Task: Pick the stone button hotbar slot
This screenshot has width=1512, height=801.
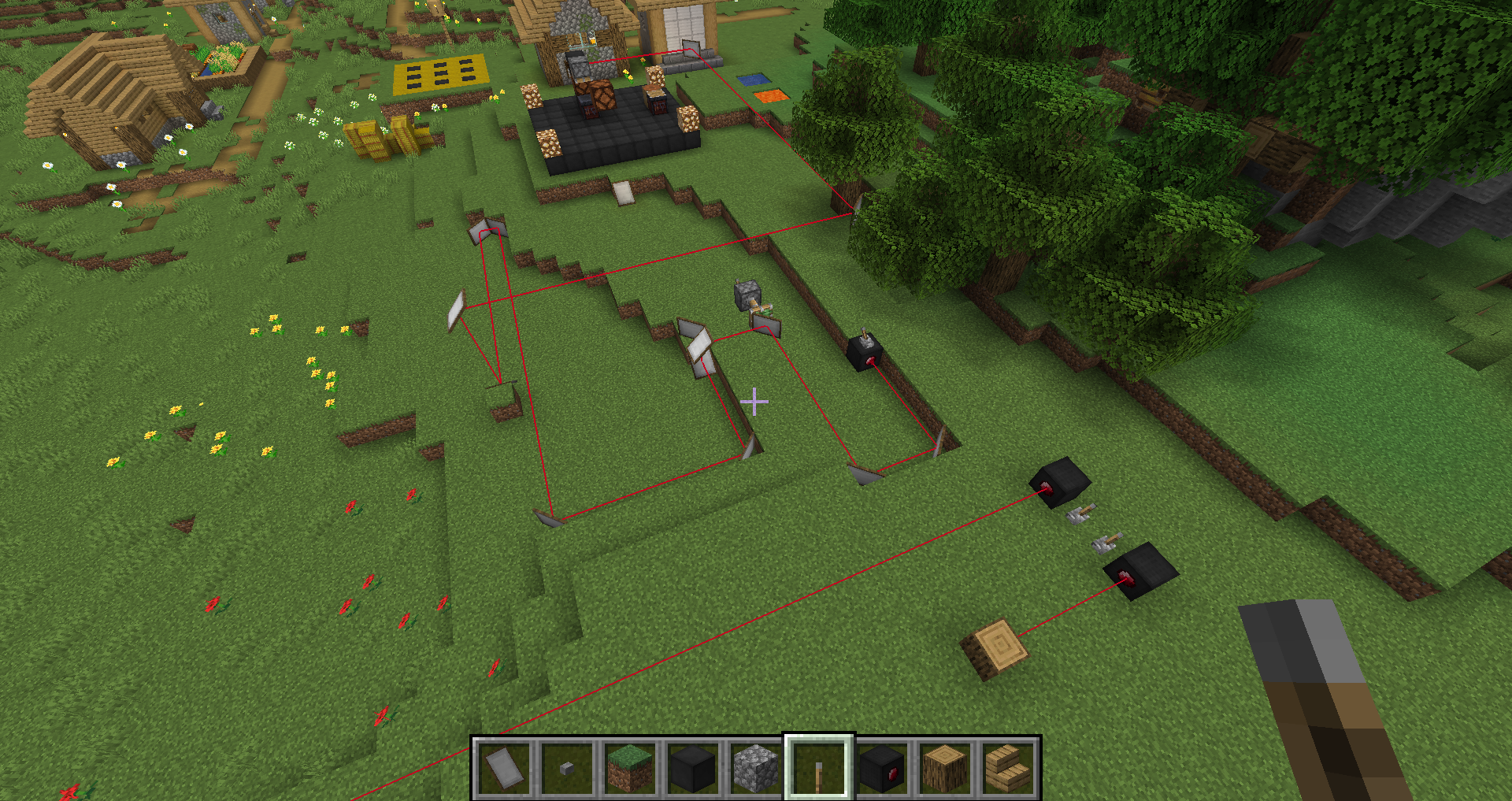Action: pos(566,769)
